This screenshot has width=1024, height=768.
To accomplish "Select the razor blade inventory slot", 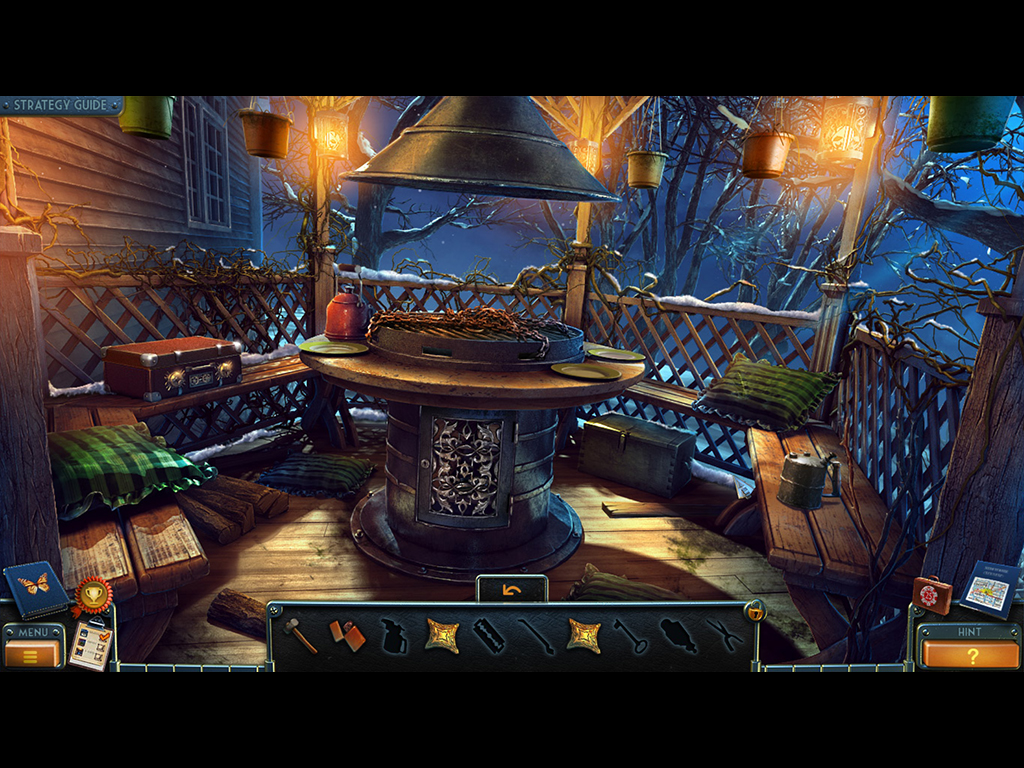I will click(x=489, y=636).
